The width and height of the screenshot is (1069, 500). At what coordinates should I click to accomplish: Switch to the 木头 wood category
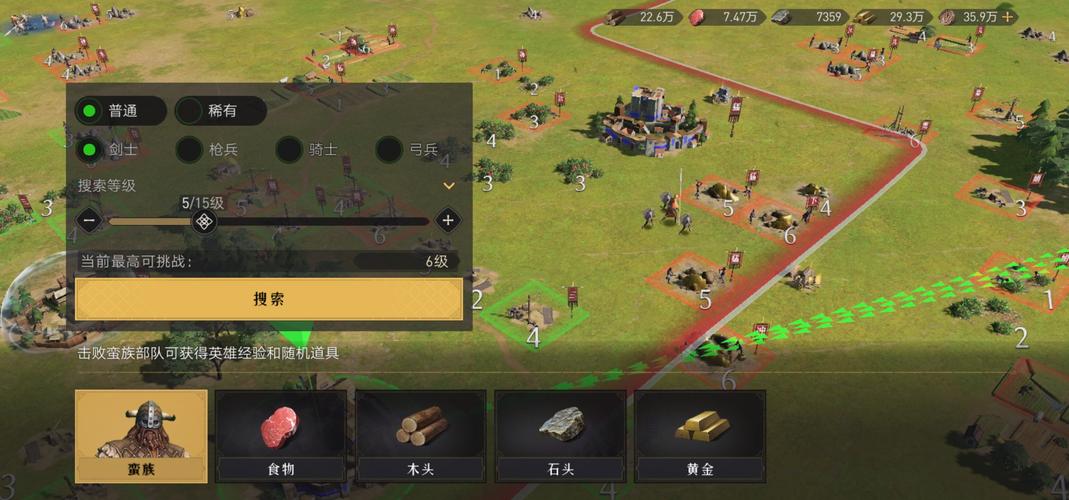421,436
